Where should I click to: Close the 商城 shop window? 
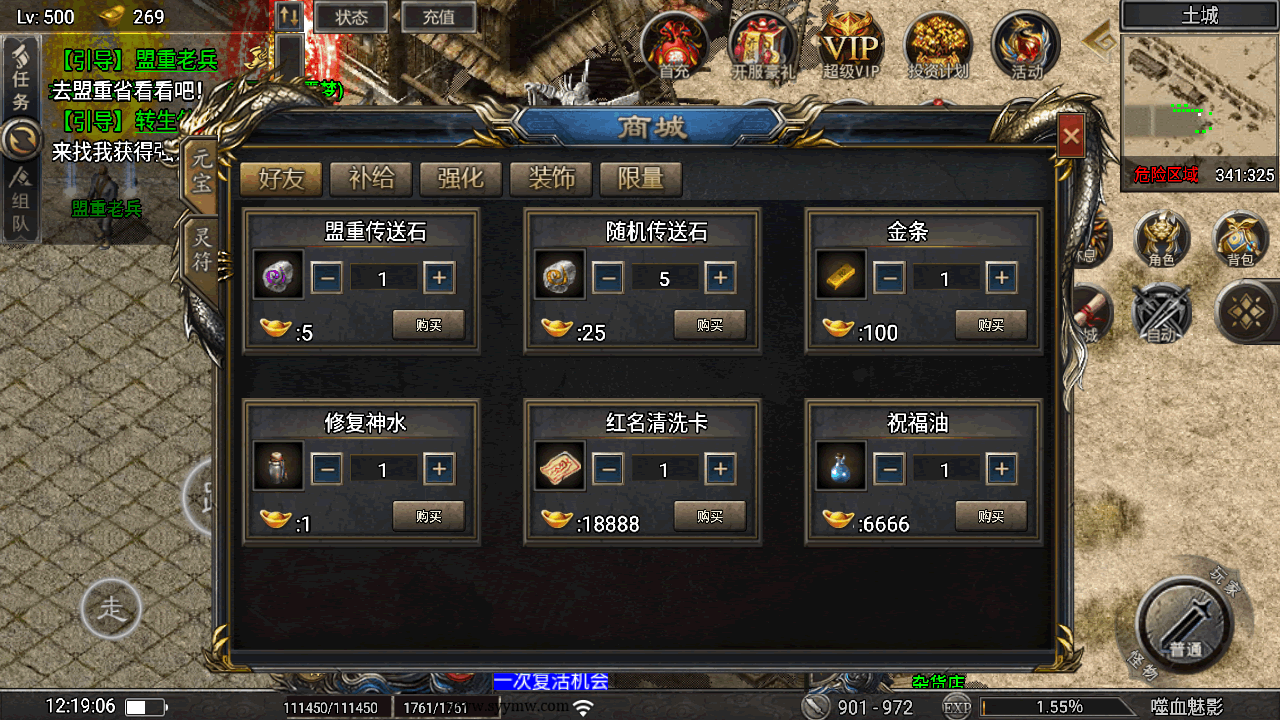pos(1071,136)
